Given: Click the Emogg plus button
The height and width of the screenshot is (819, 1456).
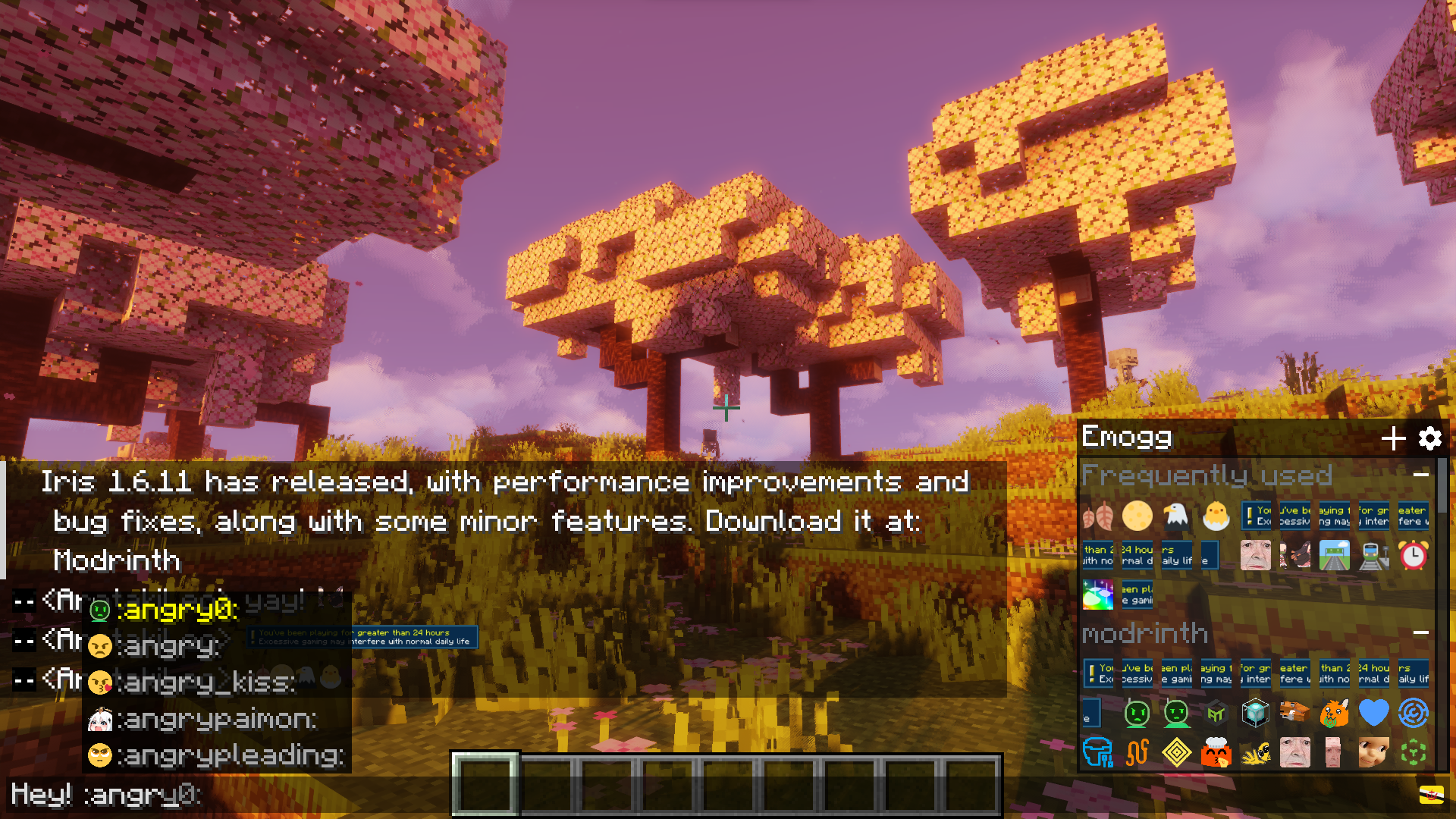Looking at the screenshot, I should click(1393, 438).
